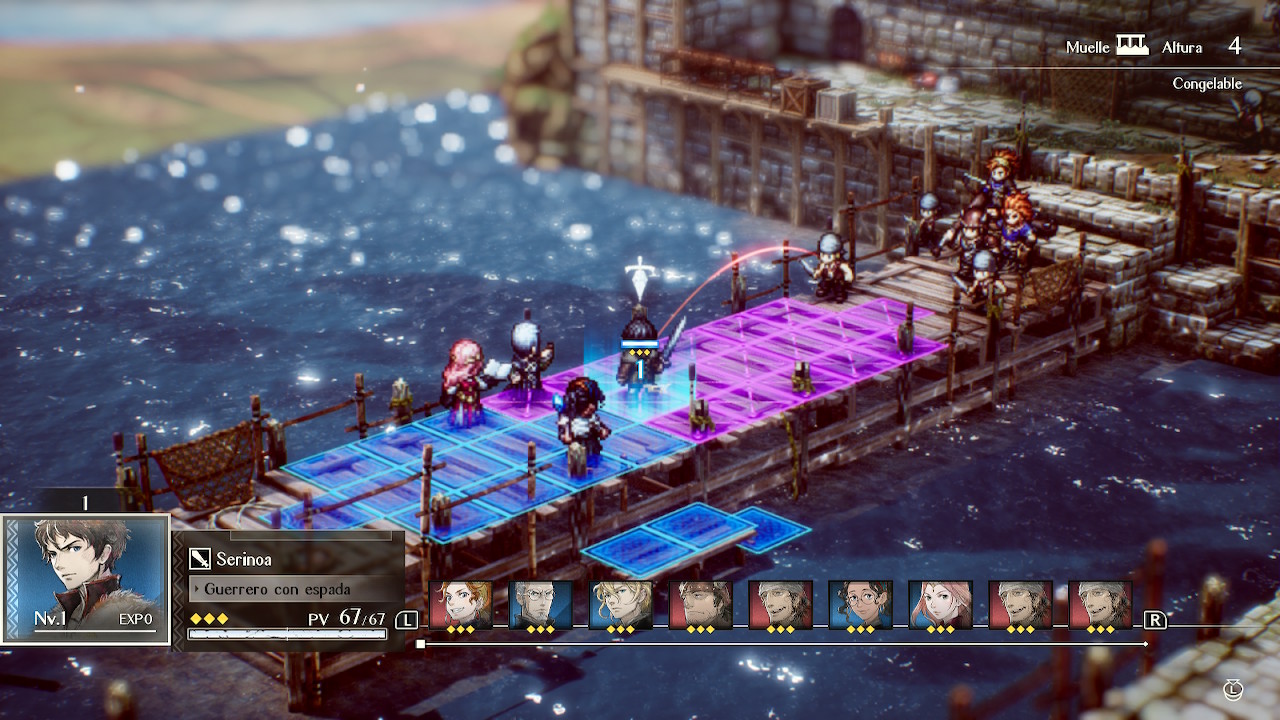Select the blonde-haired character's turn order portrait
Viewport: 1280px width, 720px height.
620,605
